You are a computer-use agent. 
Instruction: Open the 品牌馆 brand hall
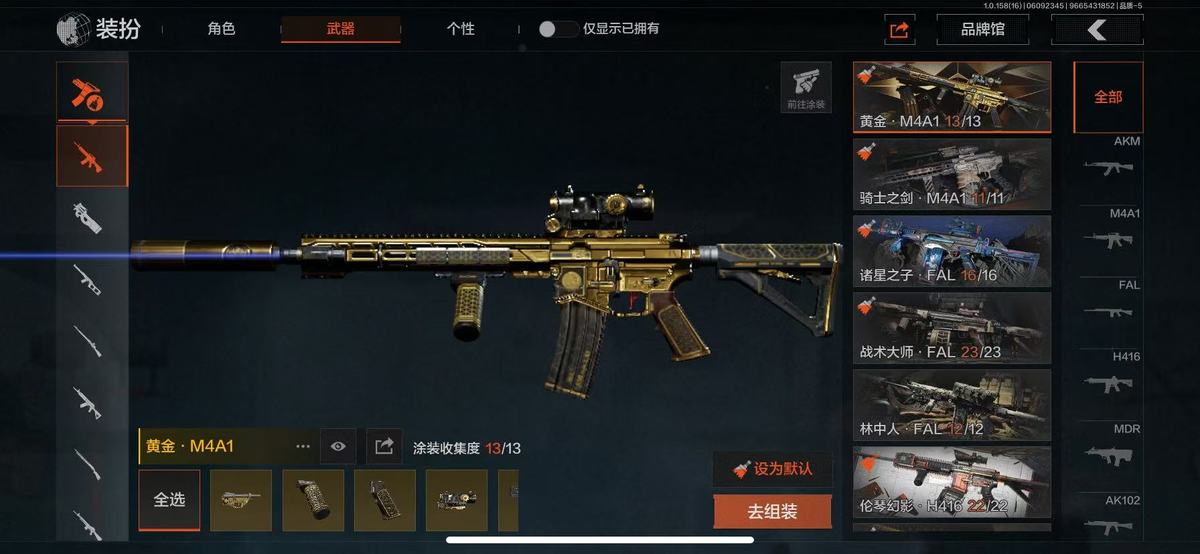tap(982, 29)
